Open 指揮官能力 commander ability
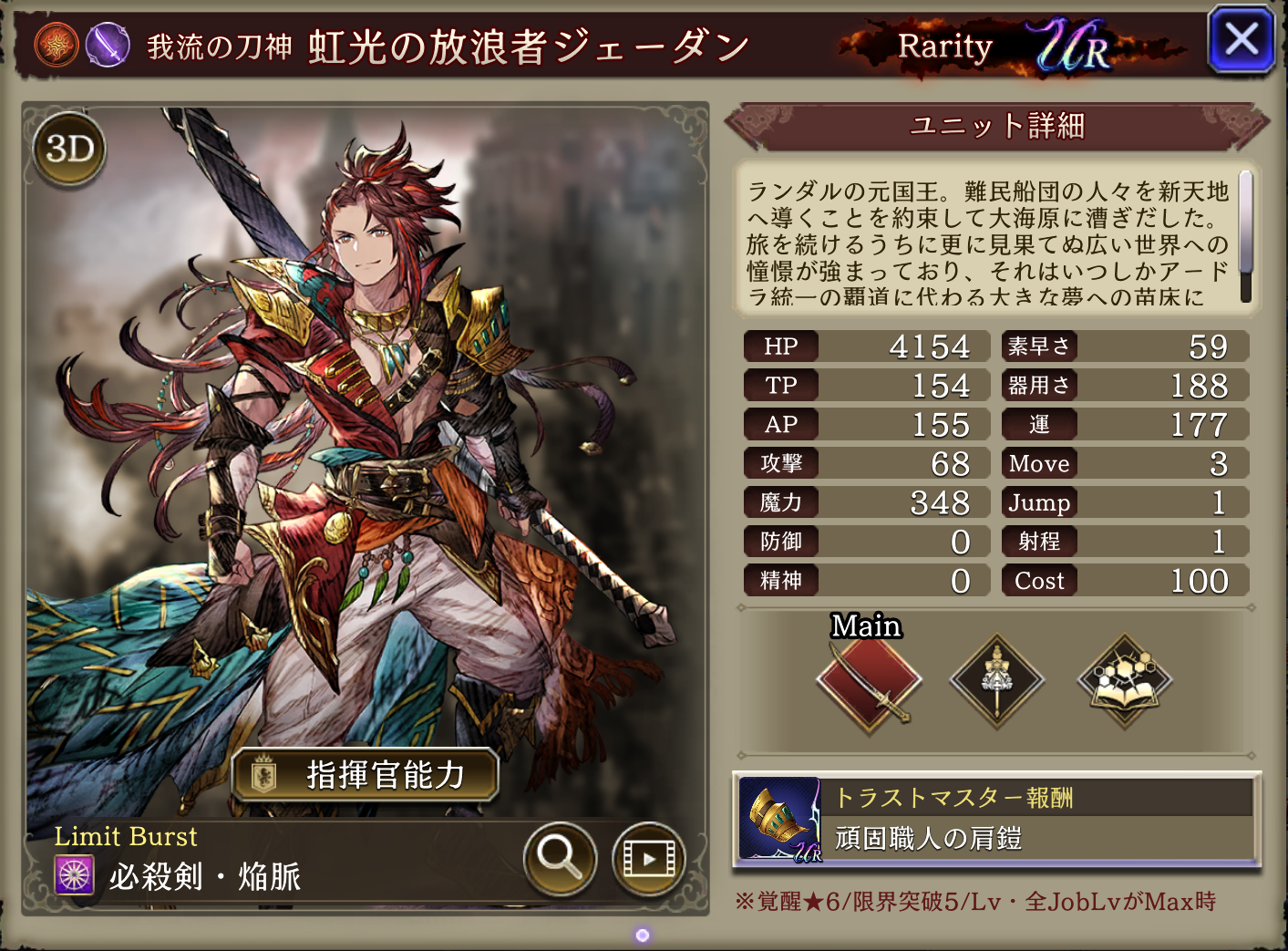1288x951 pixels. point(366,775)
